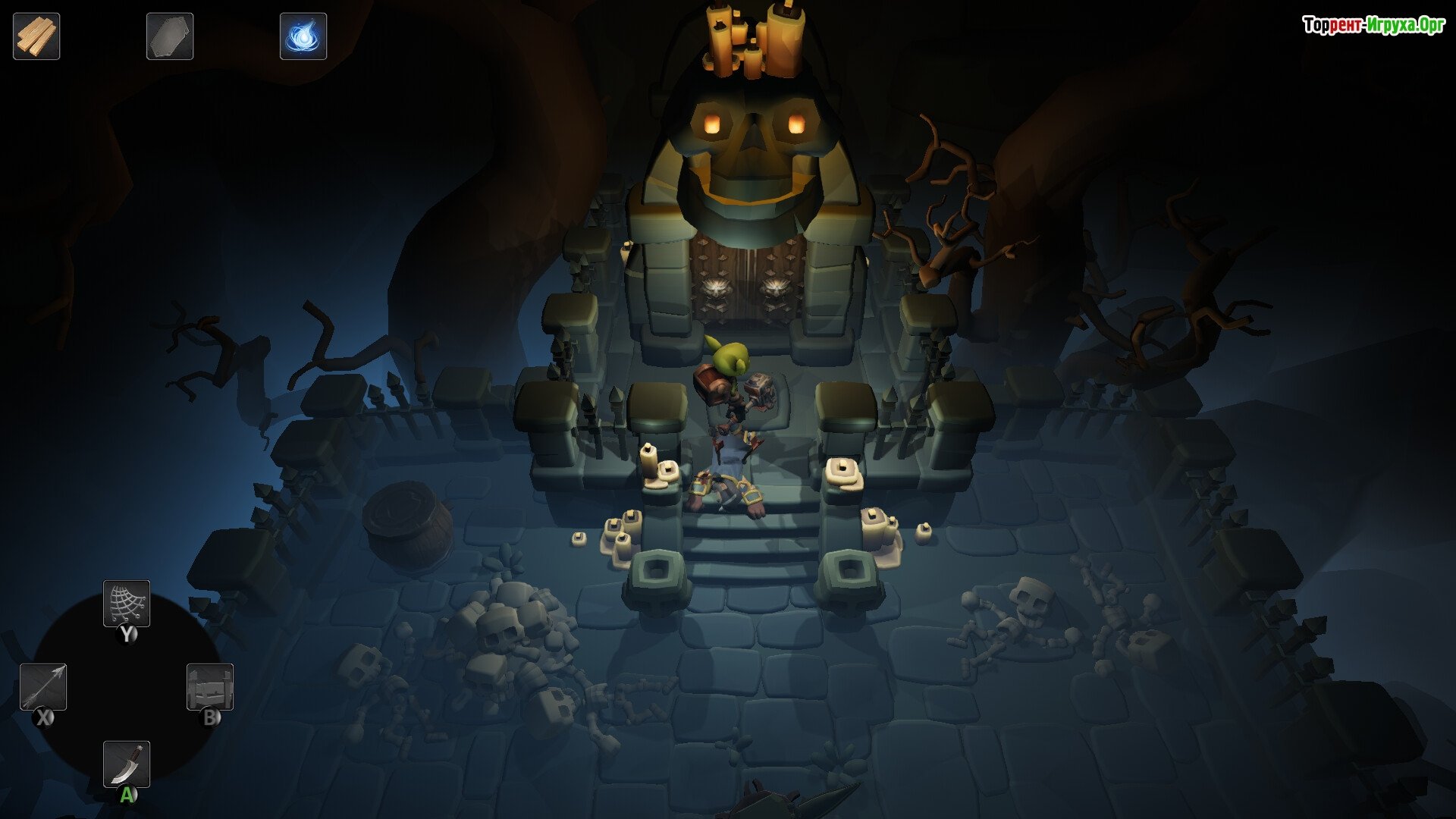Select the wooden barricade build slot

[x=210, y=687]
